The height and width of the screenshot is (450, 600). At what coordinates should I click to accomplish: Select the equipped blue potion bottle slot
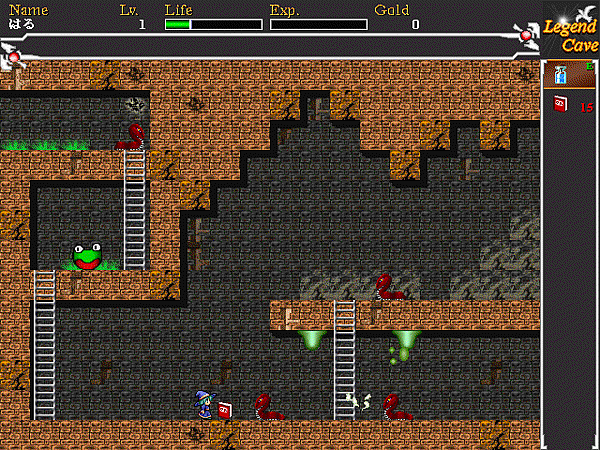(x=560, y=75)
